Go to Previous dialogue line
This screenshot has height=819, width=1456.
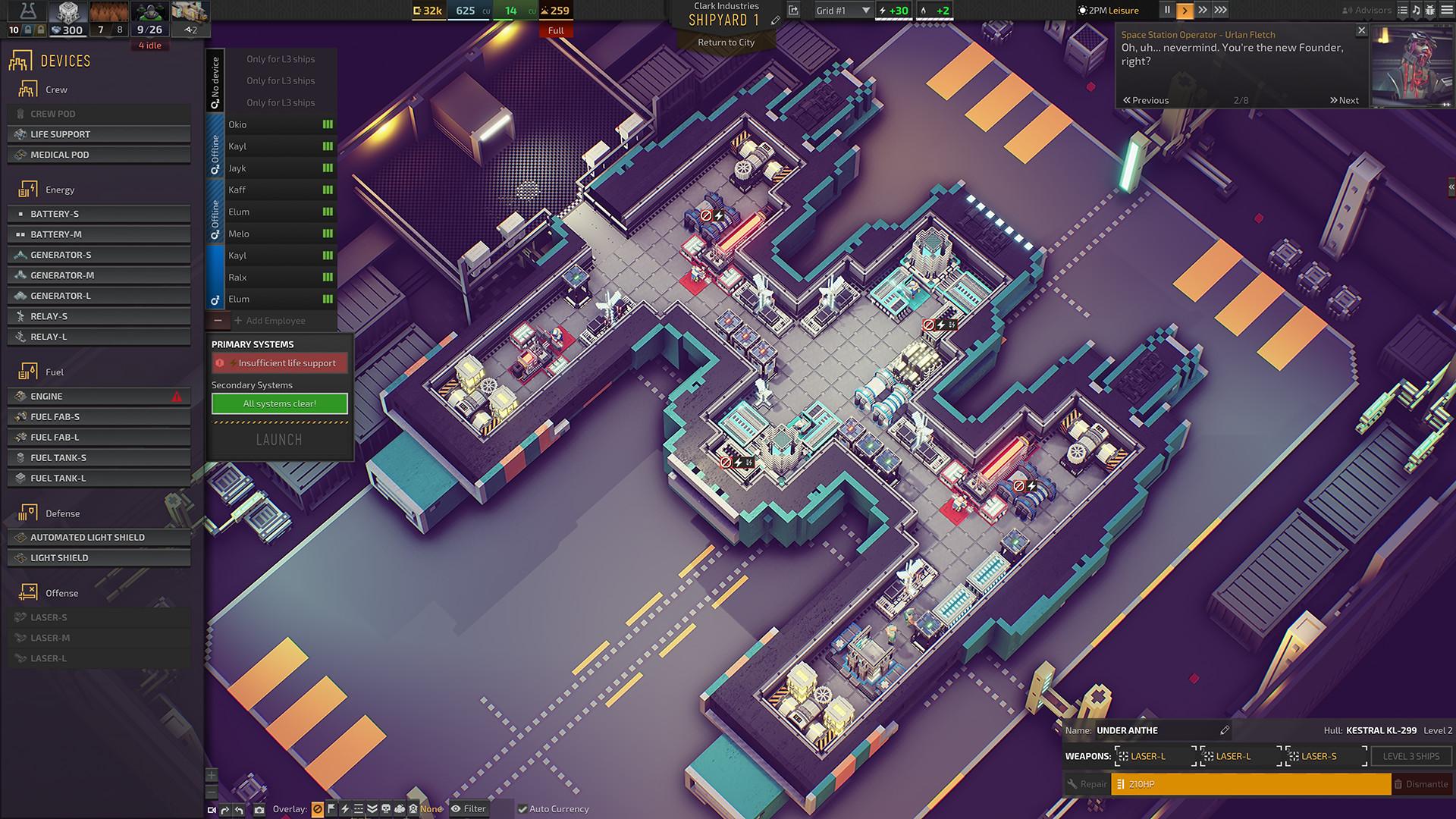click(x=1146, y=100)
